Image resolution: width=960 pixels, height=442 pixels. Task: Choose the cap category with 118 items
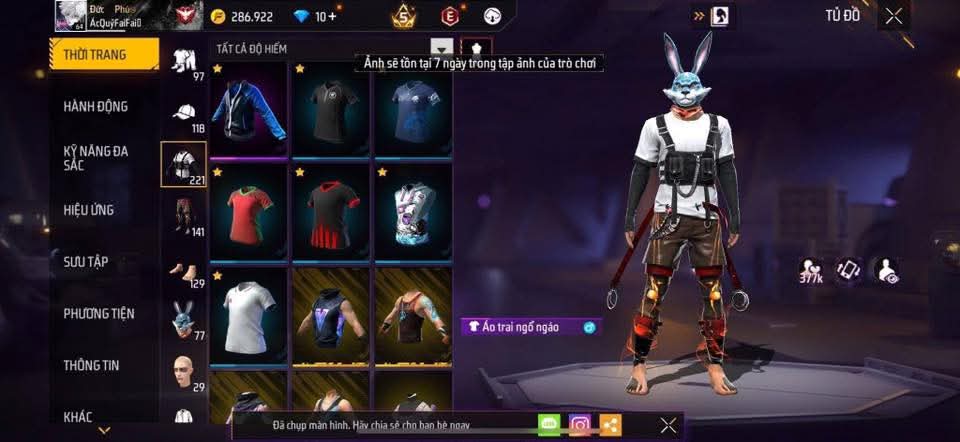pyautogui.click(x=184, y=115)
